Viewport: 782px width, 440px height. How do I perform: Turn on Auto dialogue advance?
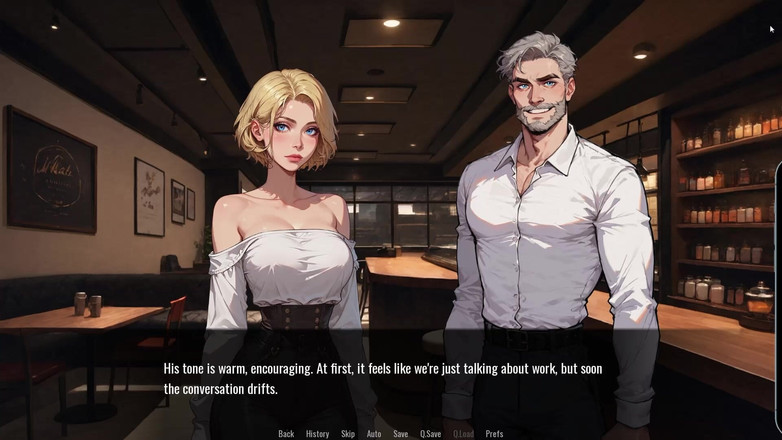[374, 434]
